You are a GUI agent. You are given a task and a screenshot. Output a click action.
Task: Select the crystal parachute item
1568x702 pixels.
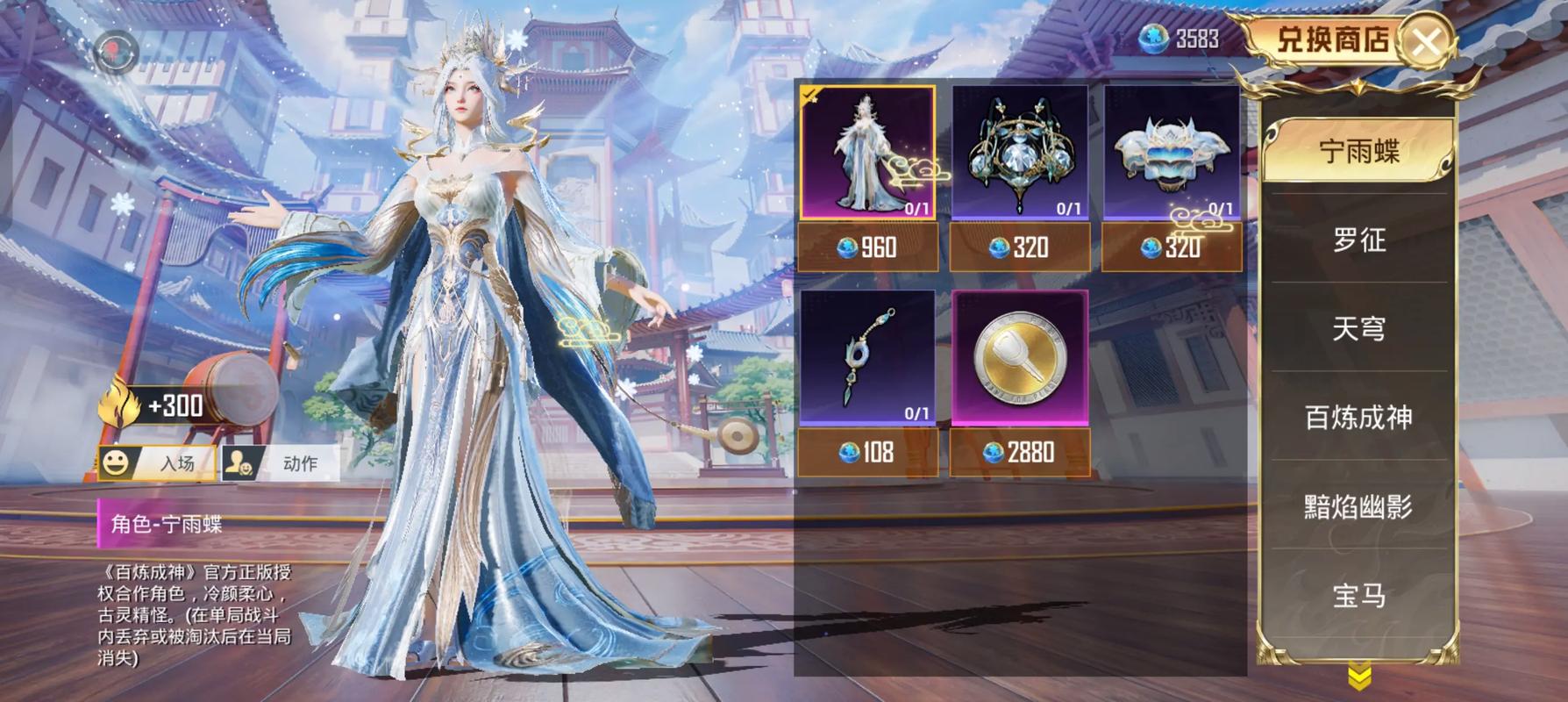coord(1020,152)
